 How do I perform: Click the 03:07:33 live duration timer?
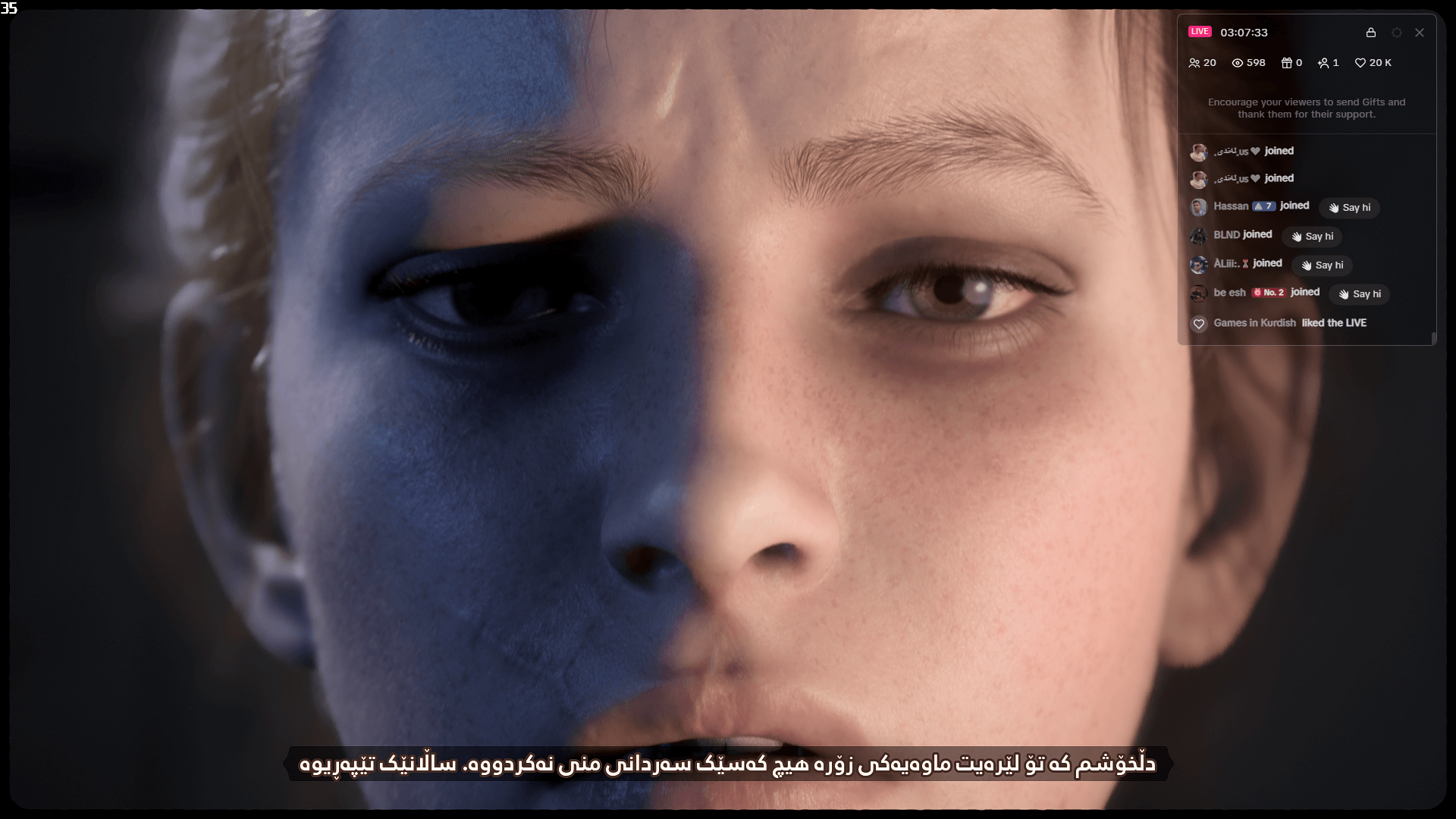[1242, 32]
